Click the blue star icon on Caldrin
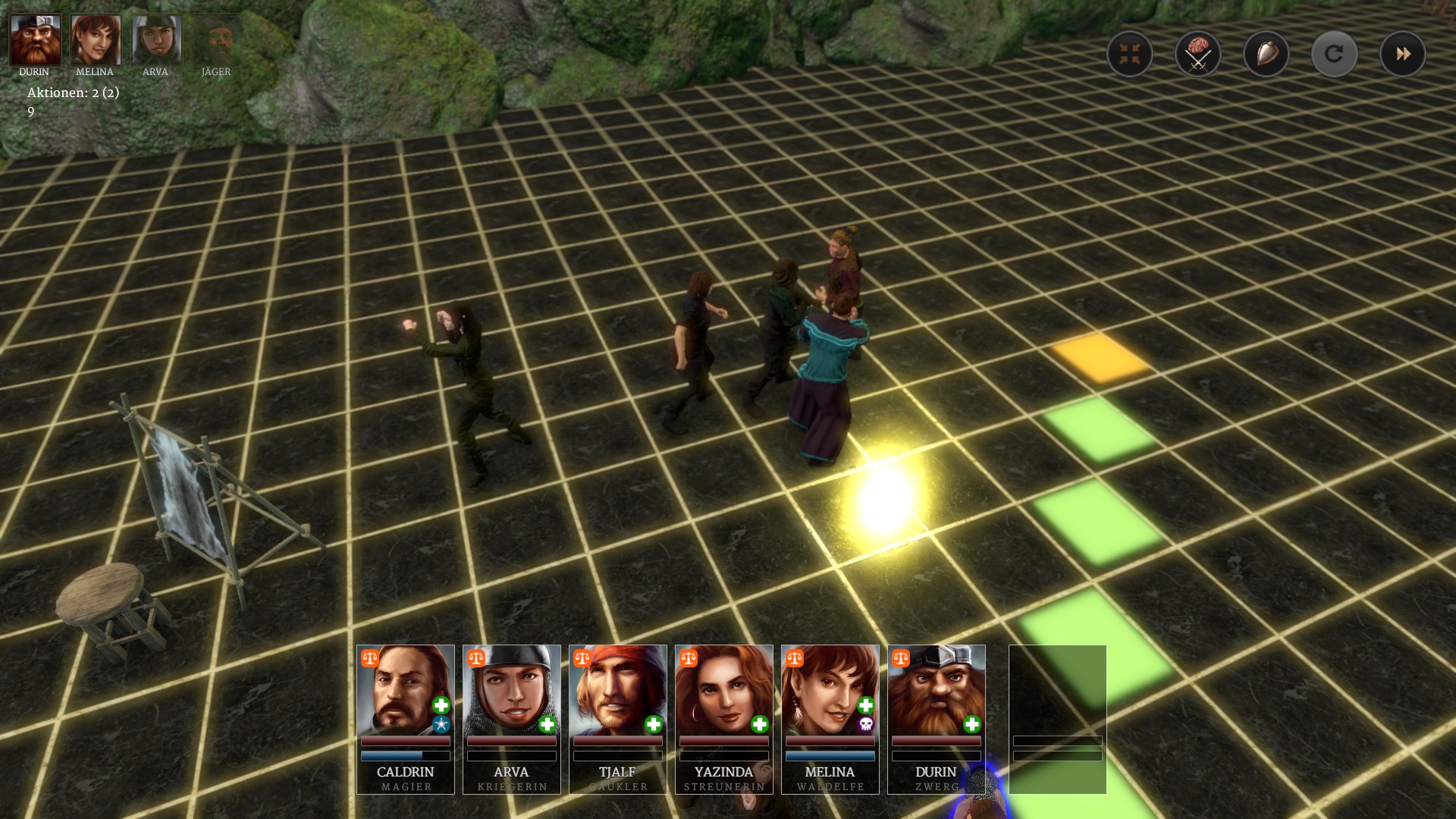 pyautogui.click(x=441, y=725)
